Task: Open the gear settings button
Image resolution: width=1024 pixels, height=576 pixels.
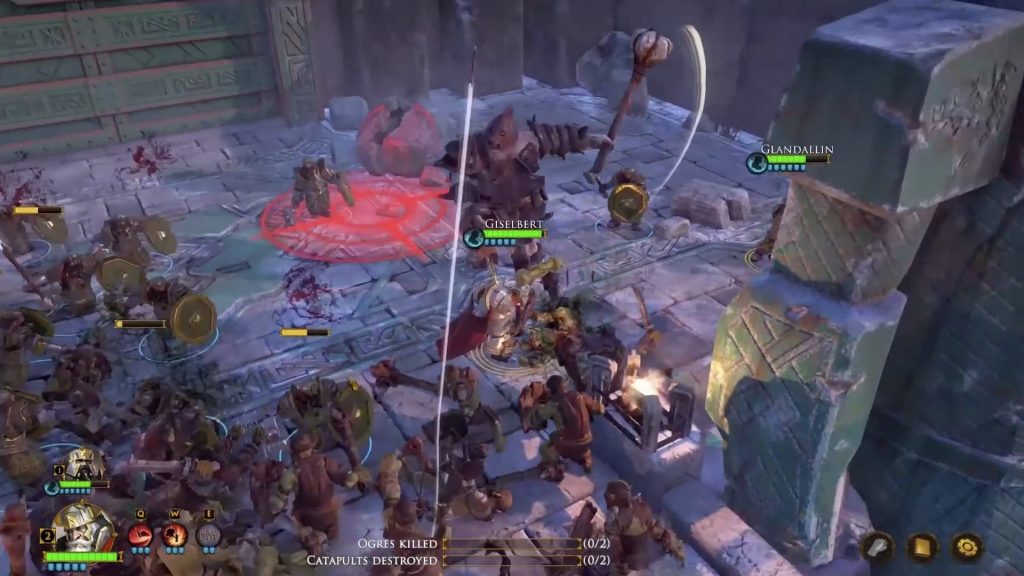Action: coord(966,546)
